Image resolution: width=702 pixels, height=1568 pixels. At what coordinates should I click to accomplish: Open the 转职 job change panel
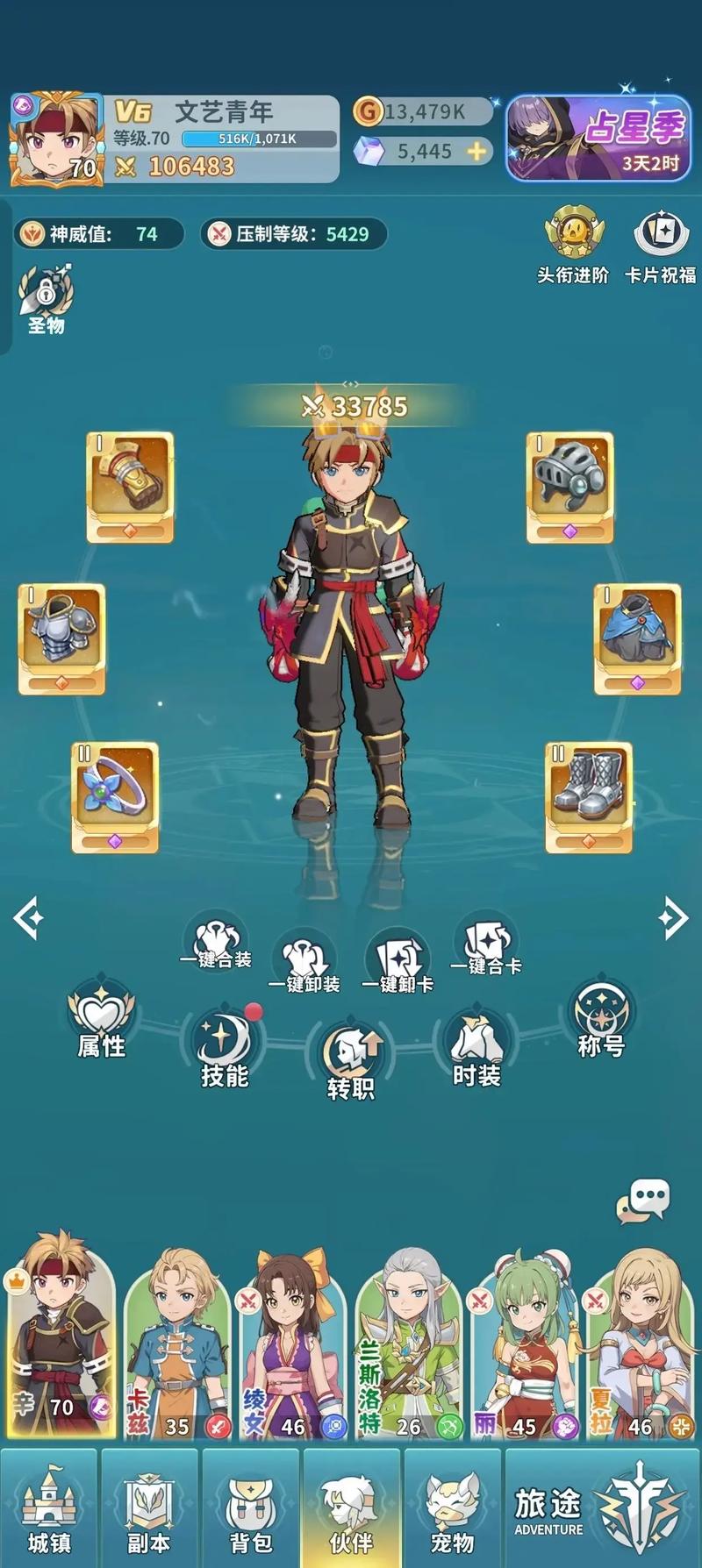(x=350, y=1061)
